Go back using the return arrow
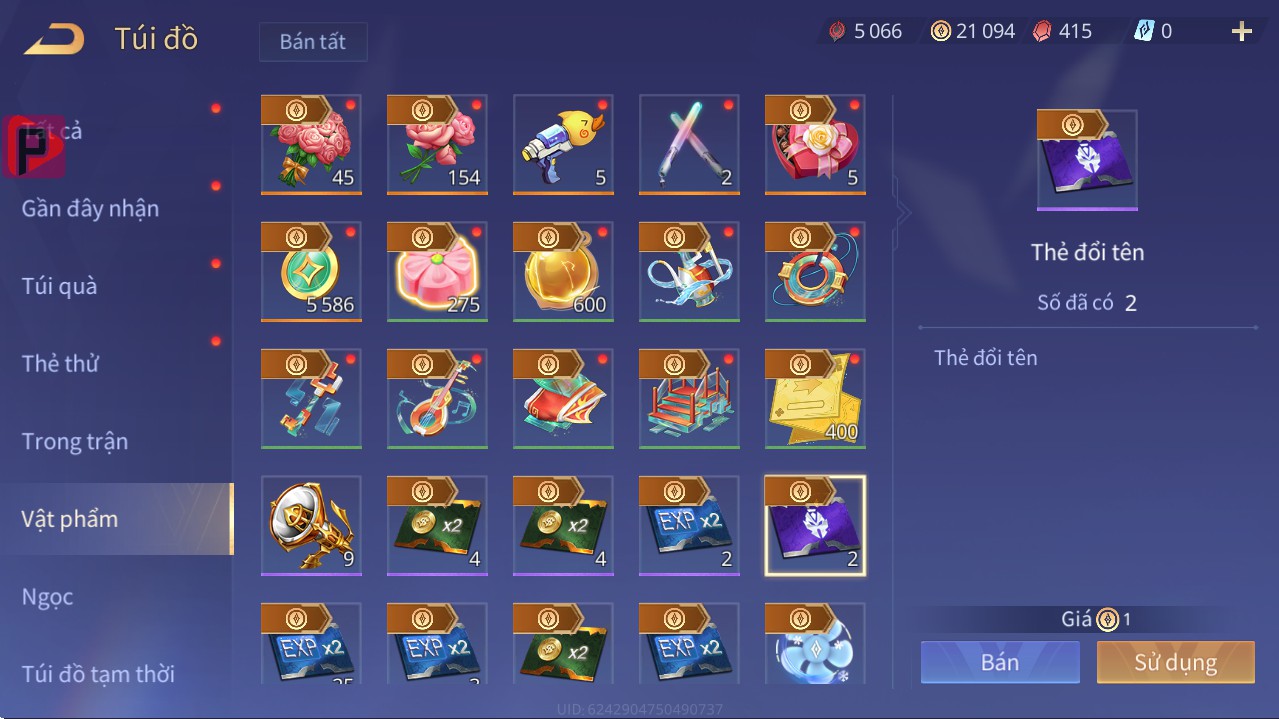This screenshot has width=1279, height=719. (55, 40)
